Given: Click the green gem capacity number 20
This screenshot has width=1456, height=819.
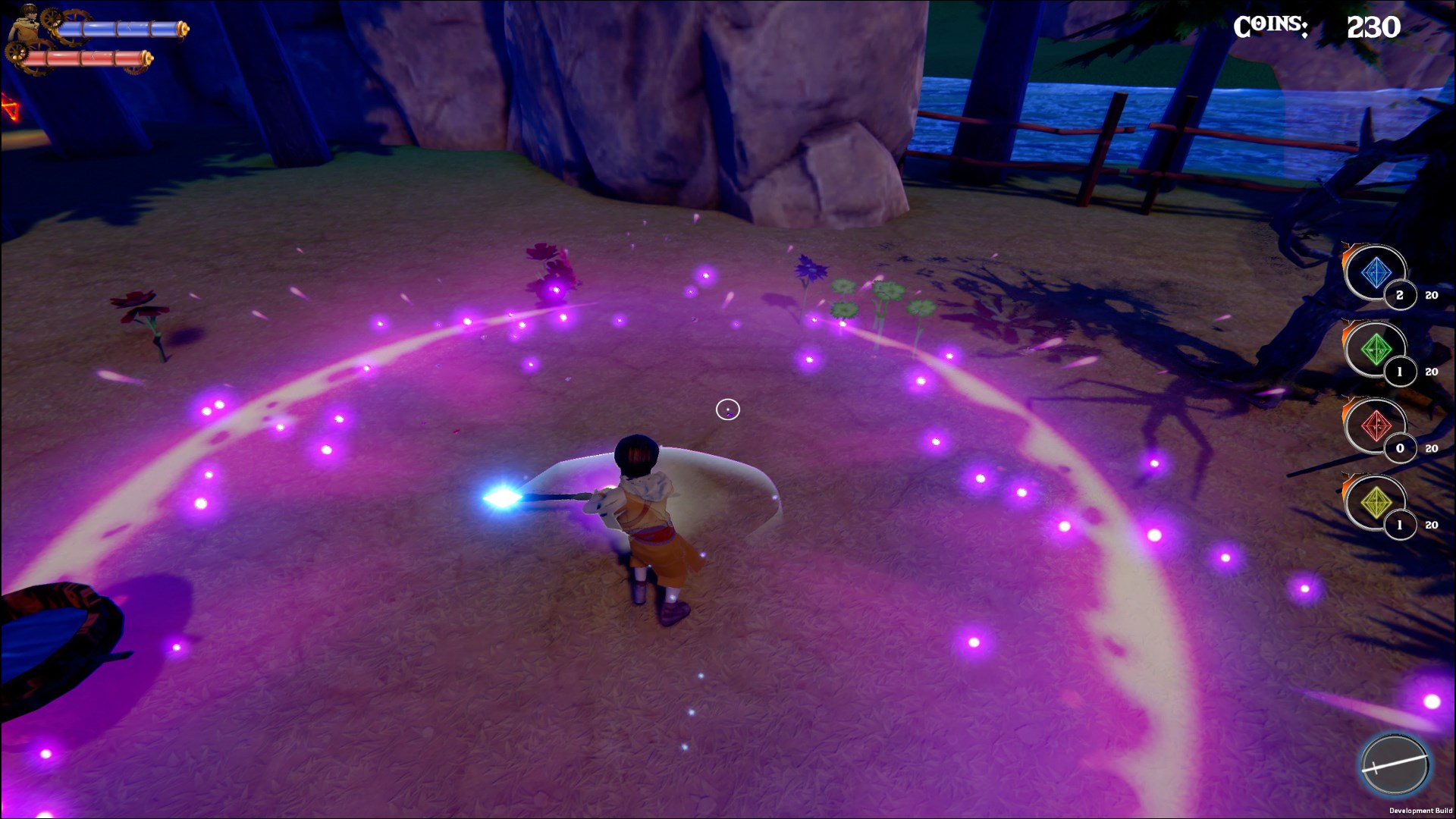Looking at the screenshot, I should pos(1430,372).
